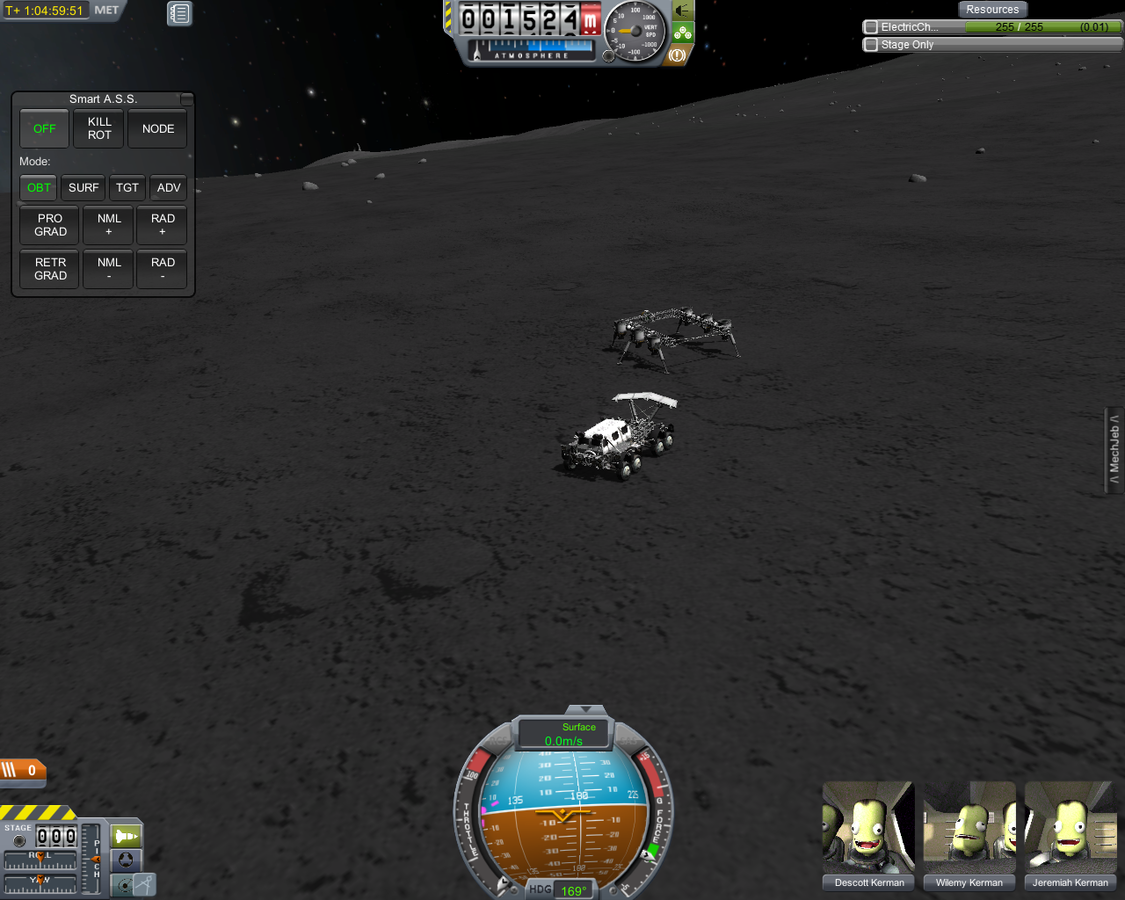Toggle the MET mission clock display

click(106, 10)
